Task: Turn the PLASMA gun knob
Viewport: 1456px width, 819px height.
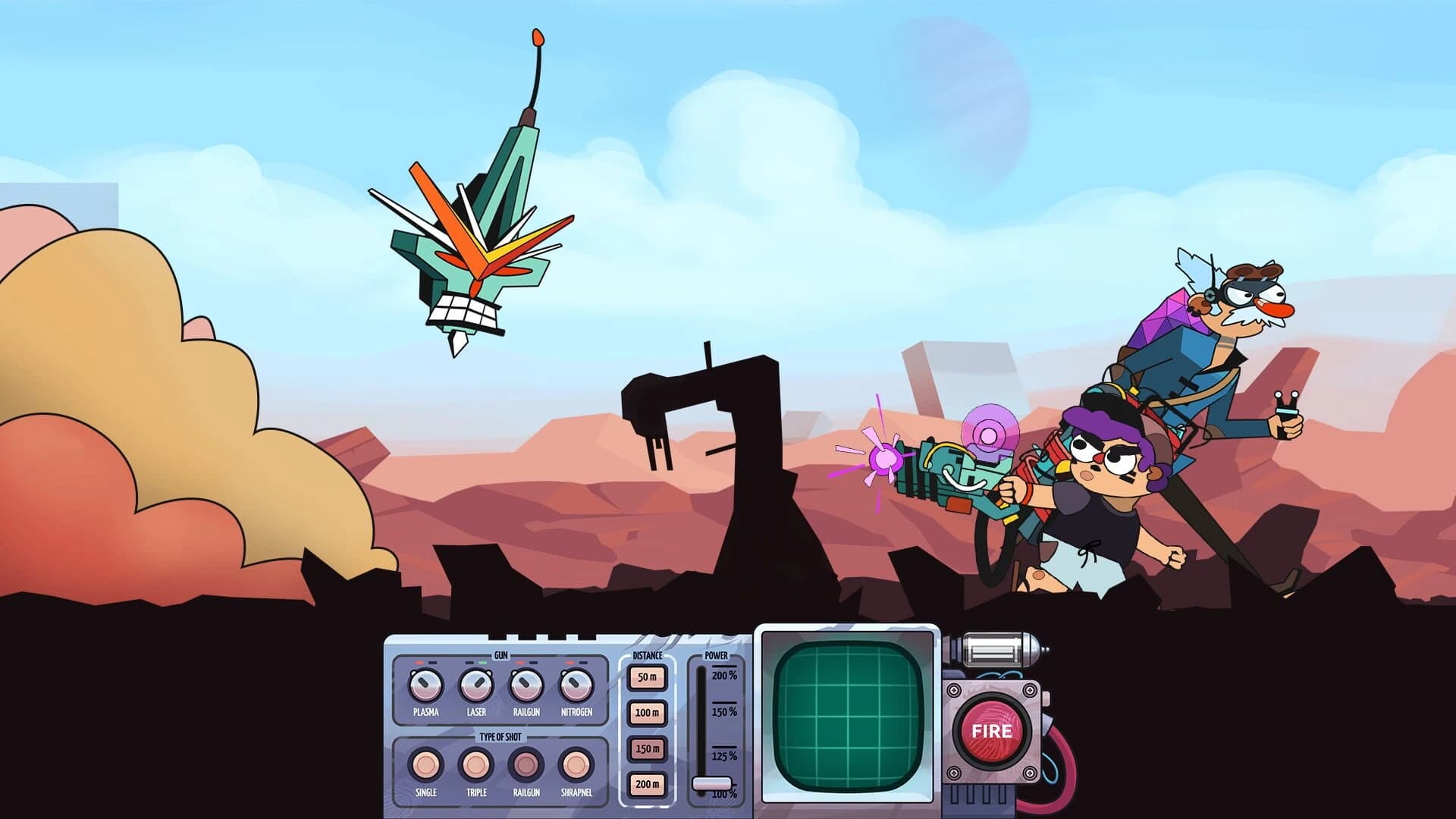Action: pos(425,686)
